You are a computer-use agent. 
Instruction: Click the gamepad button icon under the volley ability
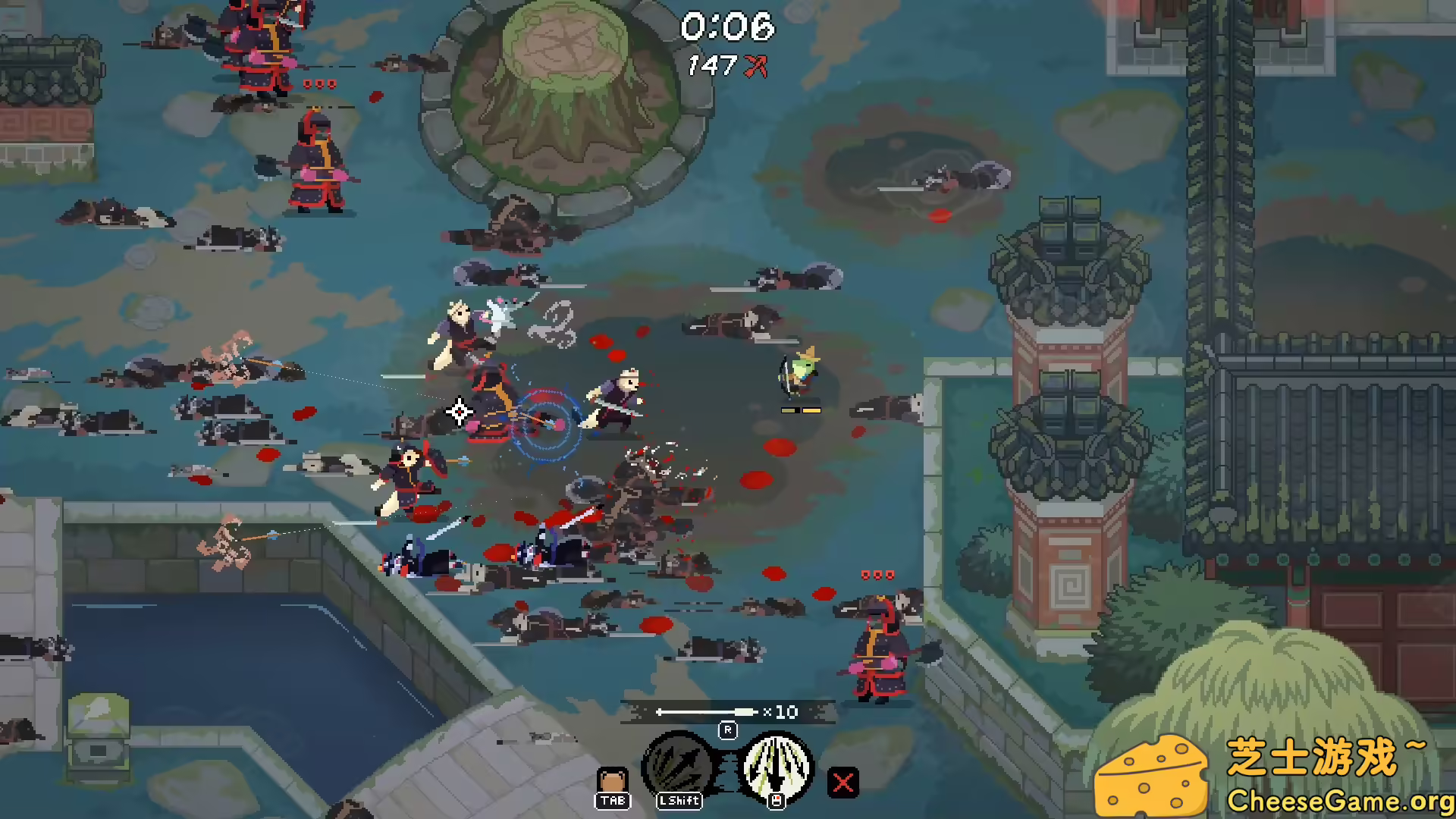click(x=775, y=801)
